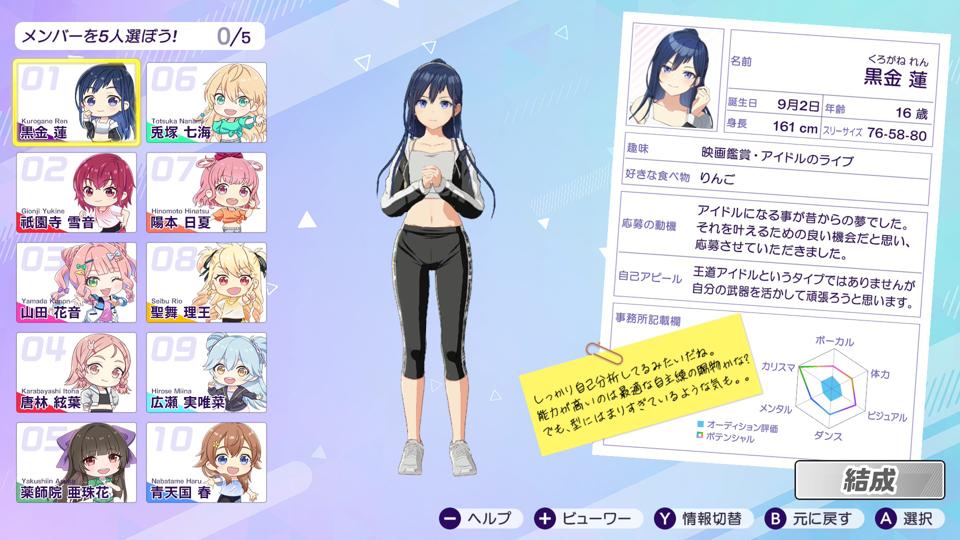The width and height of the screenshot is (960, 540).
Task: Select member 09 Hirose Miina card
Action: tap(207, 373)
